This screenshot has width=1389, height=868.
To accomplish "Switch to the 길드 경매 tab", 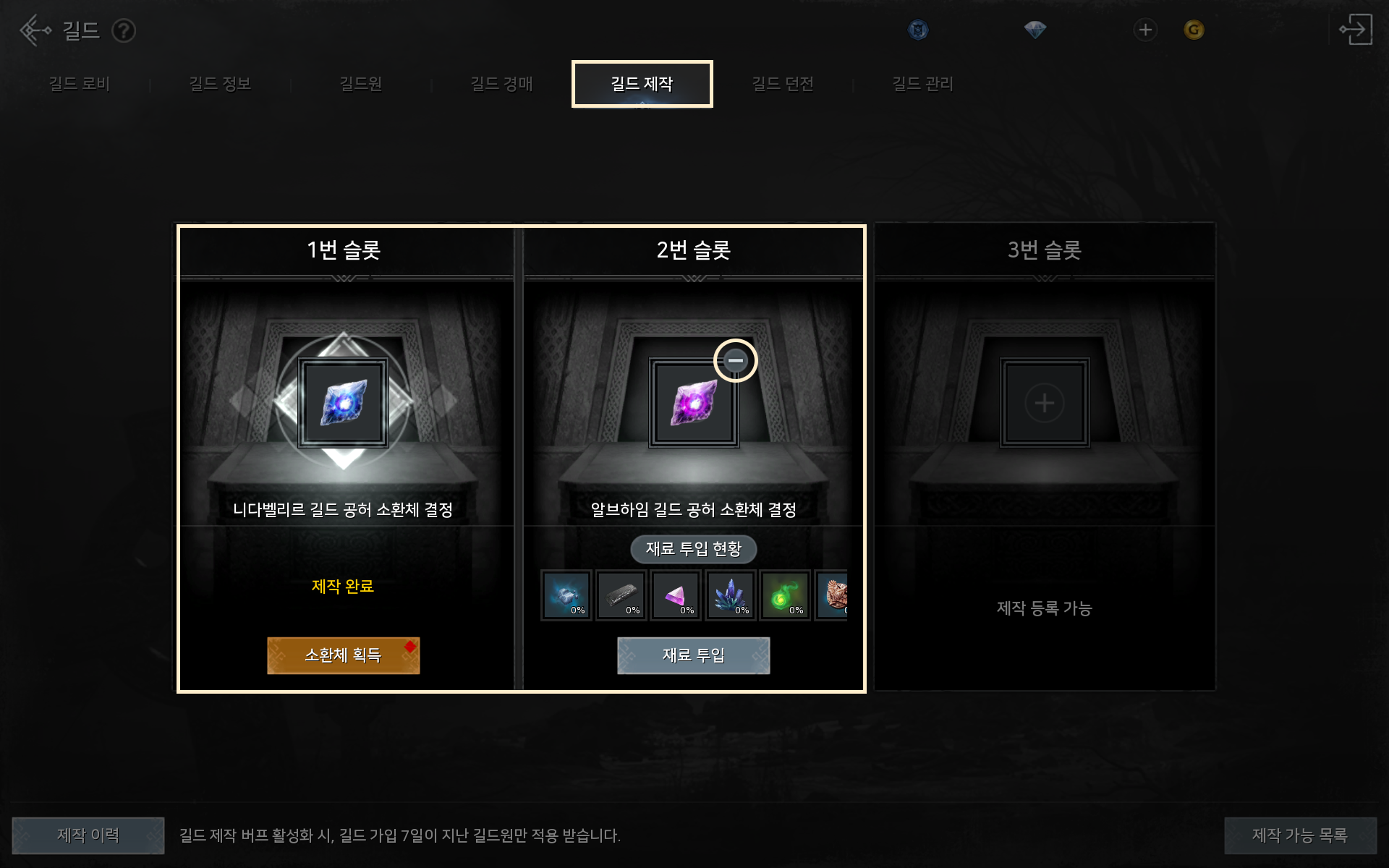I will coord(501,84).
